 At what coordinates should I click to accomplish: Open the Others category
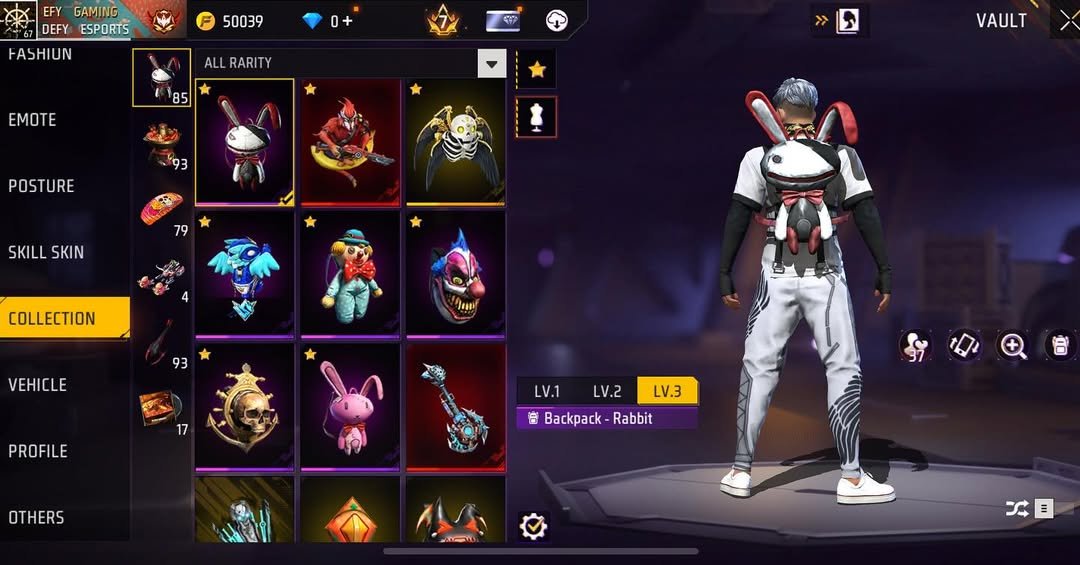click(x=36, y=517)
